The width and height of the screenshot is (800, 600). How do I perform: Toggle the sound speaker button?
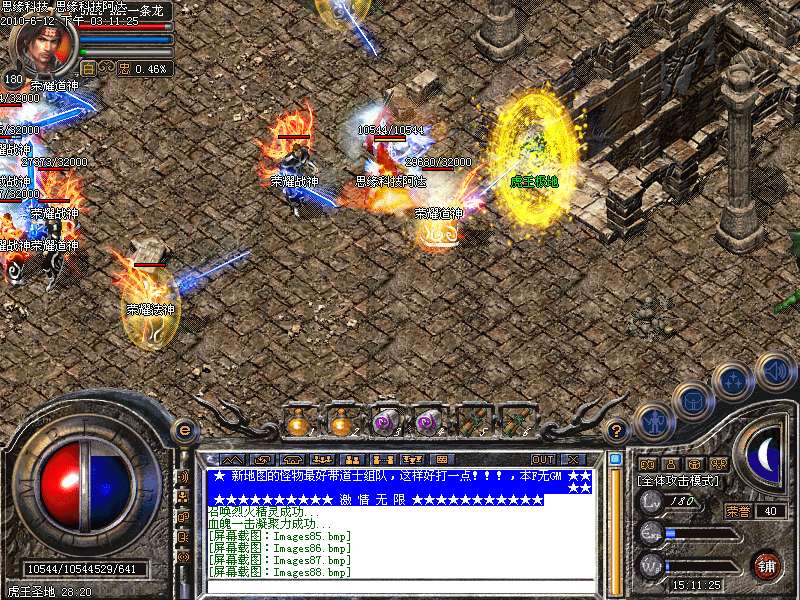pos(774,370)
